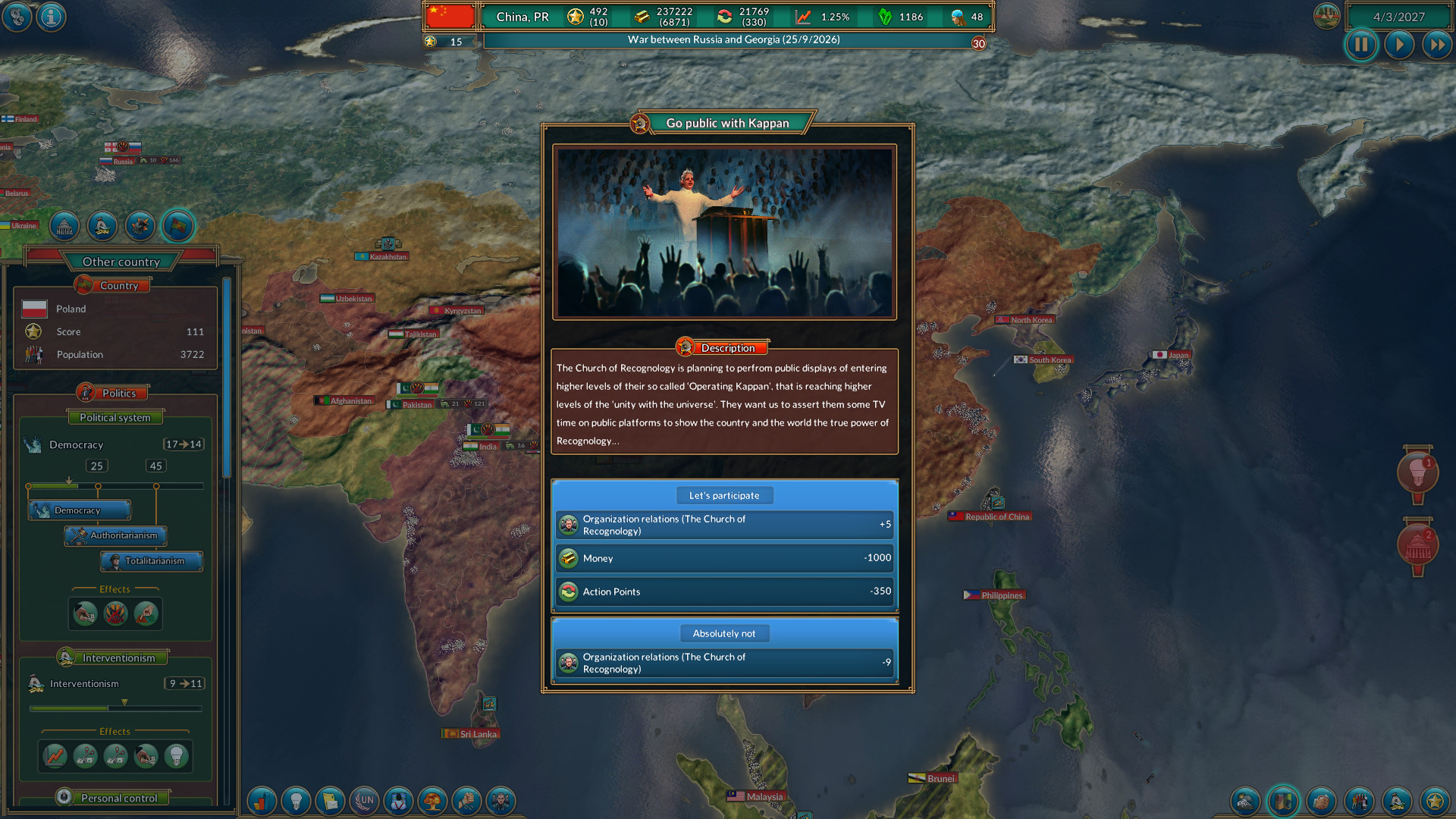Click the Let's participate button
This screenshot has height=819, width=1456.
pyautogui.click(x=724, y=495)
